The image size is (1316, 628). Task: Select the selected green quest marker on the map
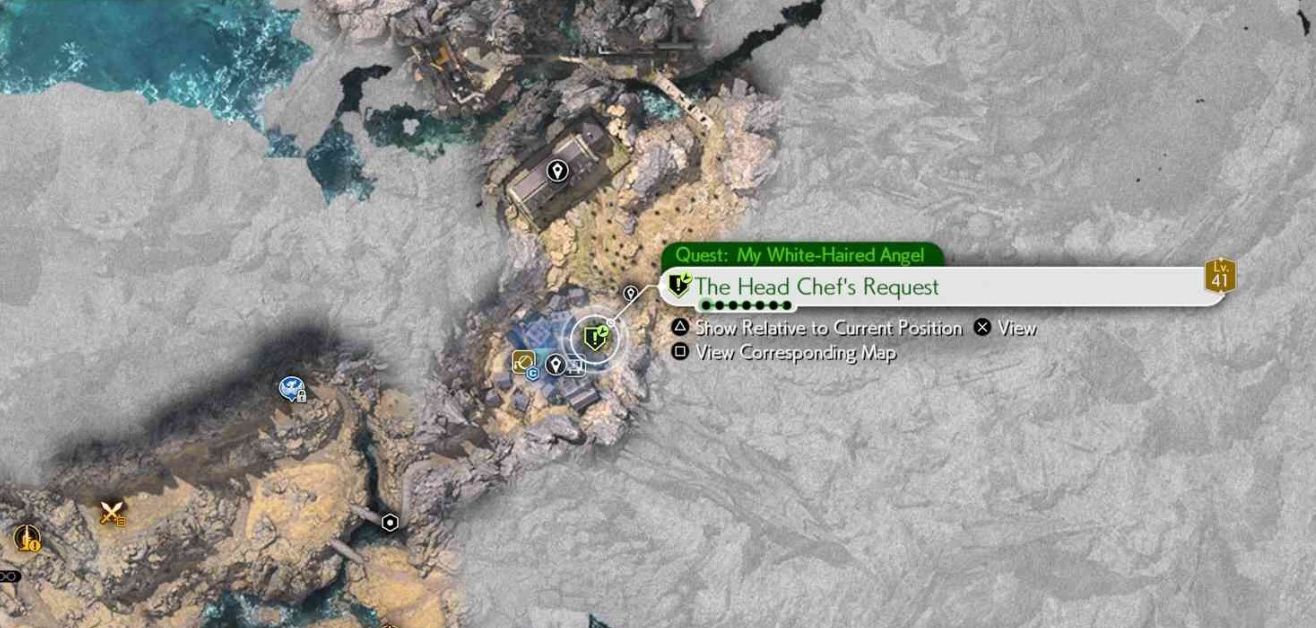(596, 338)
